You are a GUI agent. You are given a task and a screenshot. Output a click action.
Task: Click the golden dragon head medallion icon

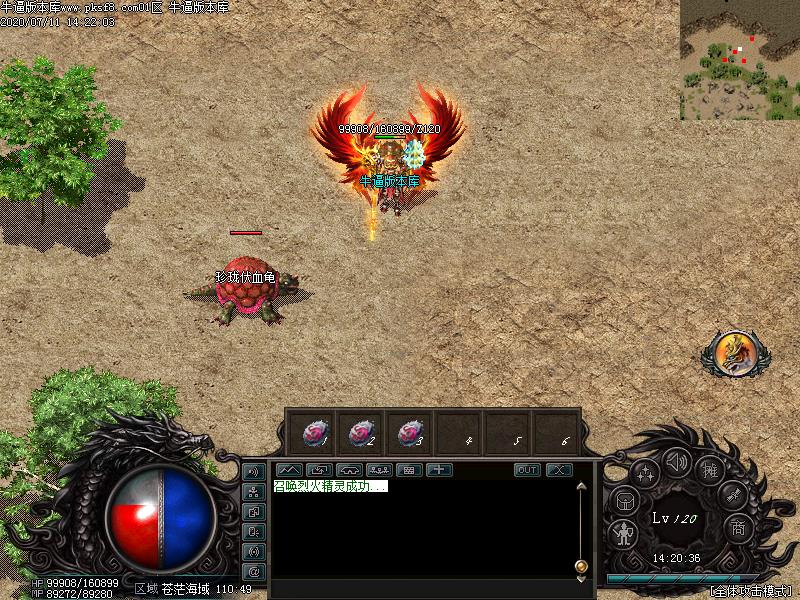pos(735,353)
